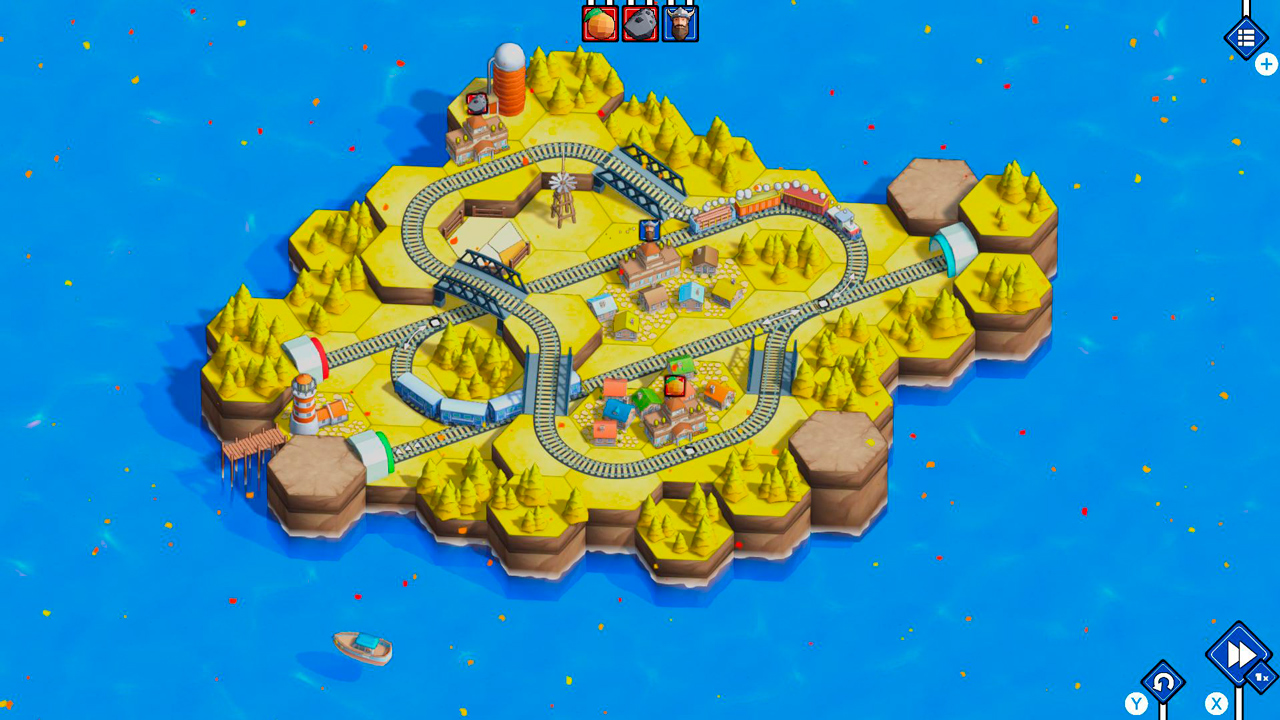Select the red demand marker over the southern village
The image size is (1280, 720).
pyautogui.click(x=673, y=387)
